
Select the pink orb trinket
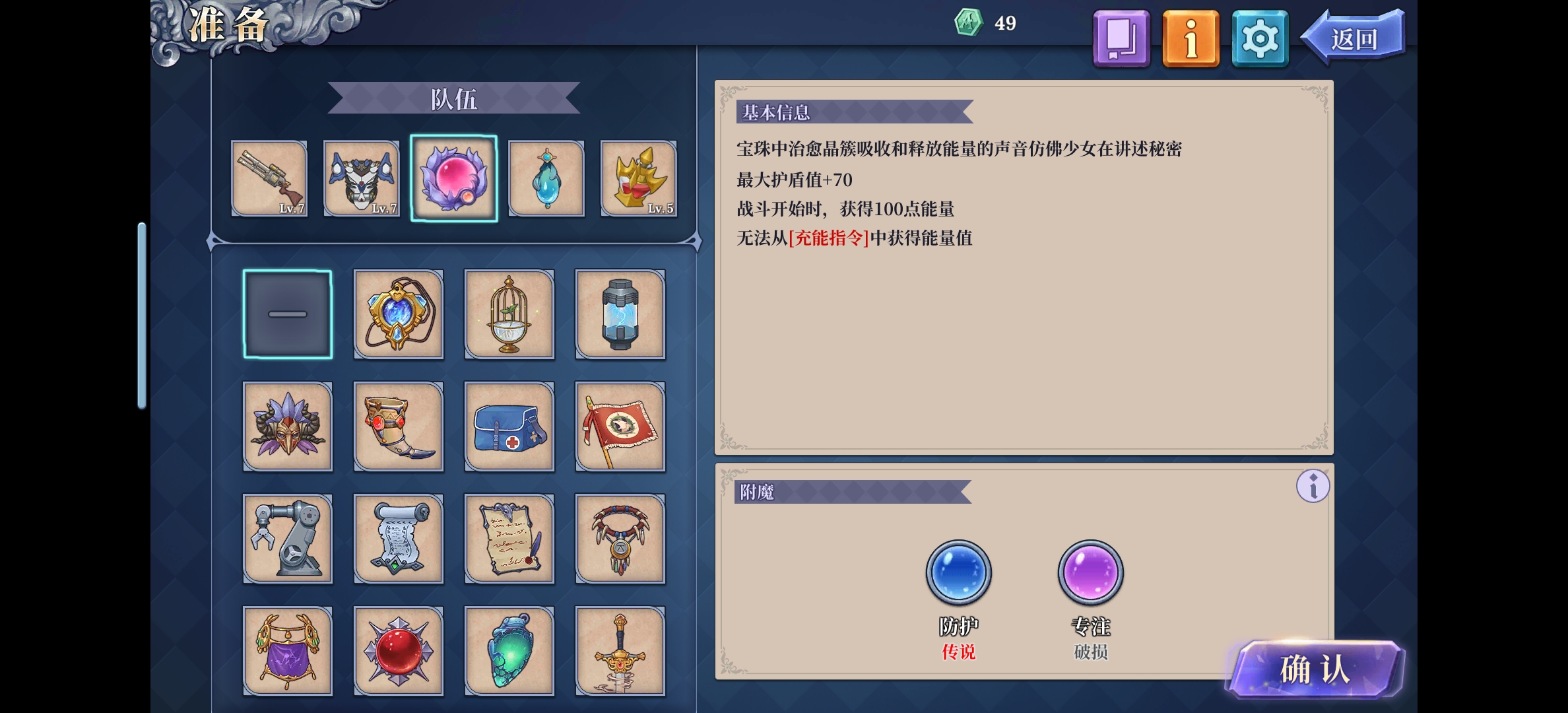(454, 178)
